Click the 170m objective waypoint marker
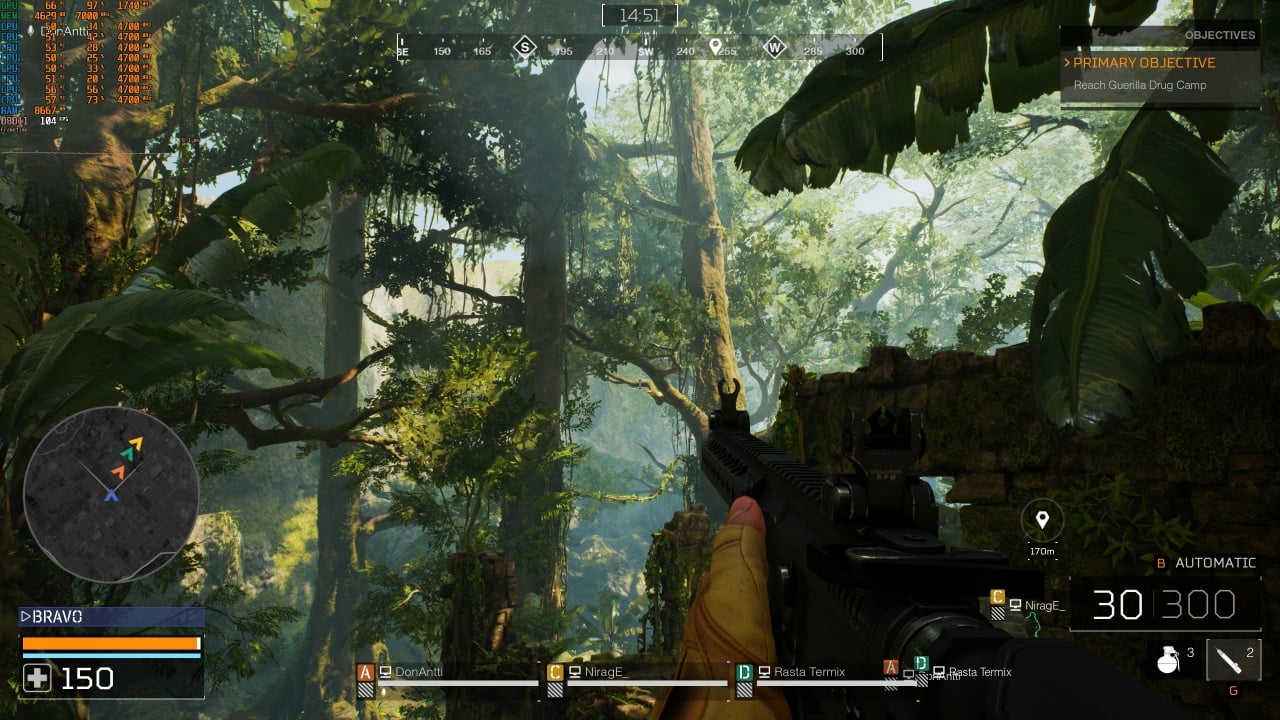 (x=1042, y=520)
